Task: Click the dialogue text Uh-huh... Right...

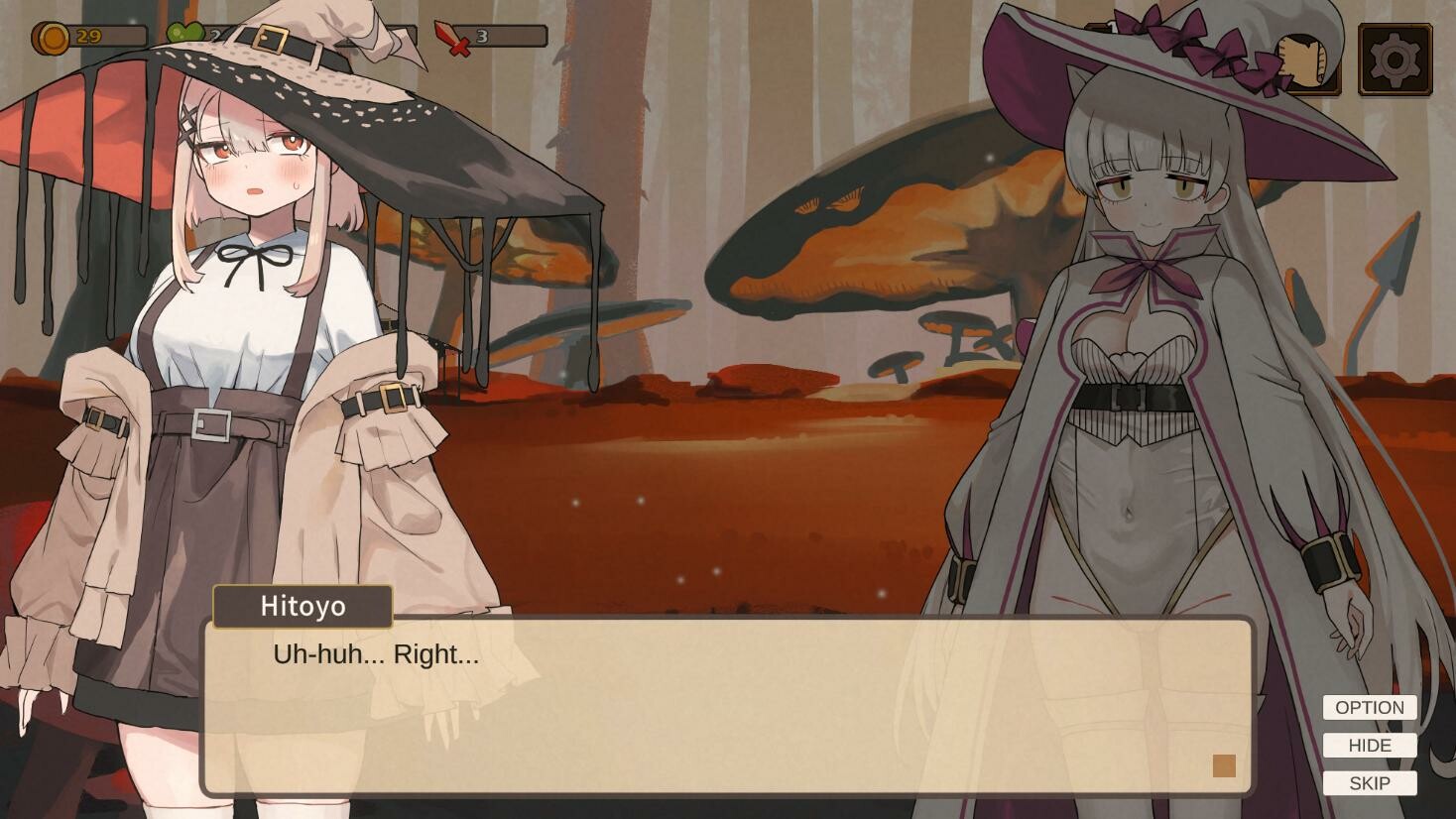Action: pyautogui.click(x=374, y=654)
